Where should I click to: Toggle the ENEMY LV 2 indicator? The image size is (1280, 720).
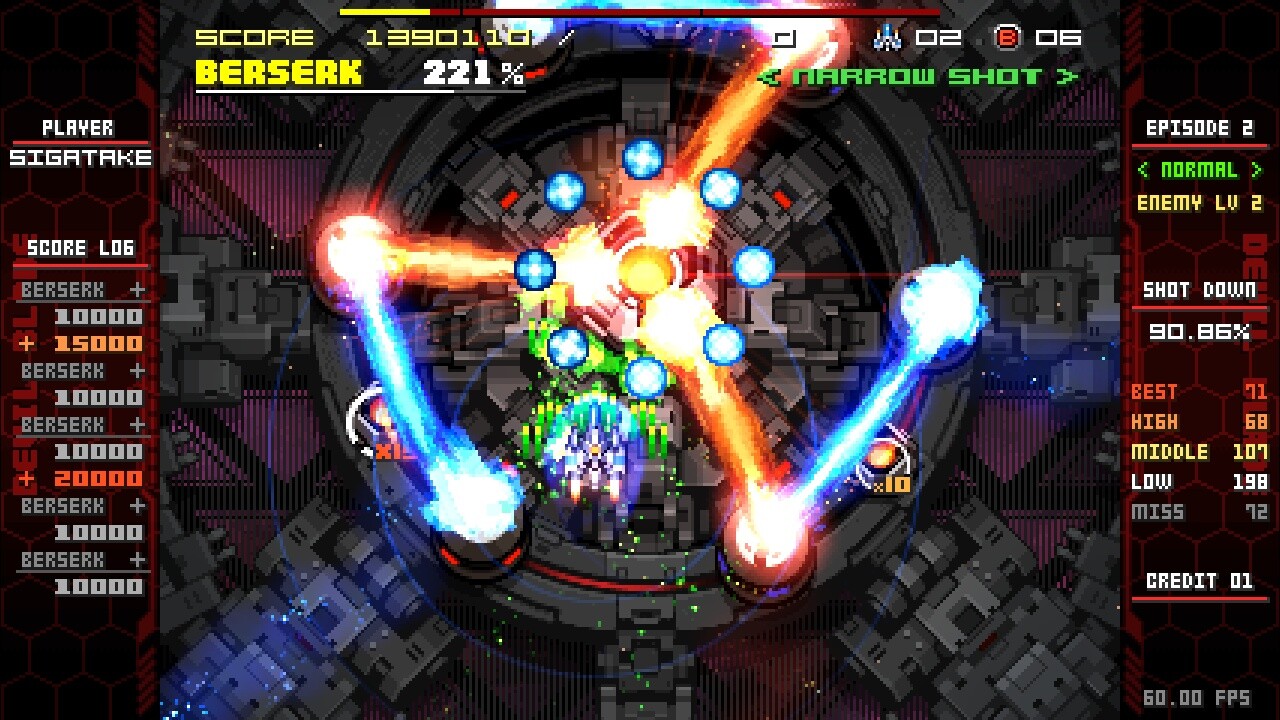pos(1200,203)
